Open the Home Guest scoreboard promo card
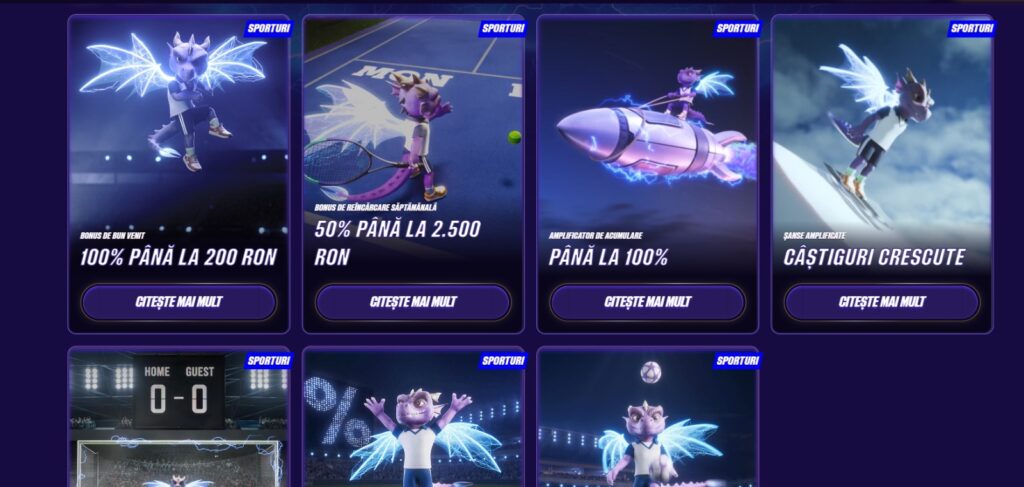 [x=179, y=420]
